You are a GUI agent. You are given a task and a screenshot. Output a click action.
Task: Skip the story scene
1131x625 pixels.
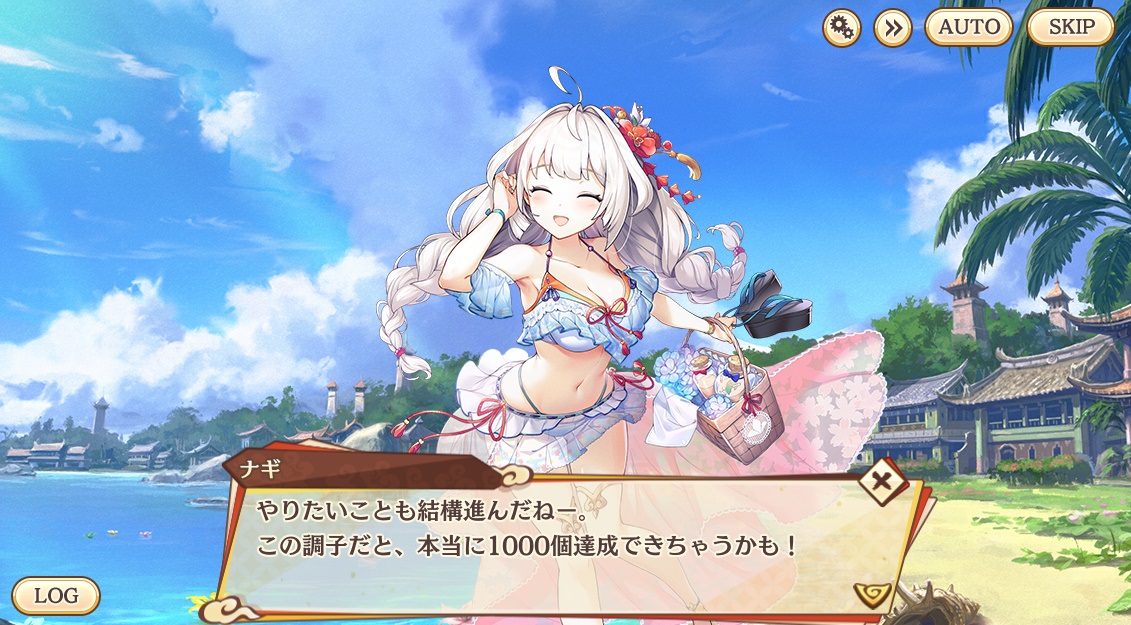coord(1070,27)
